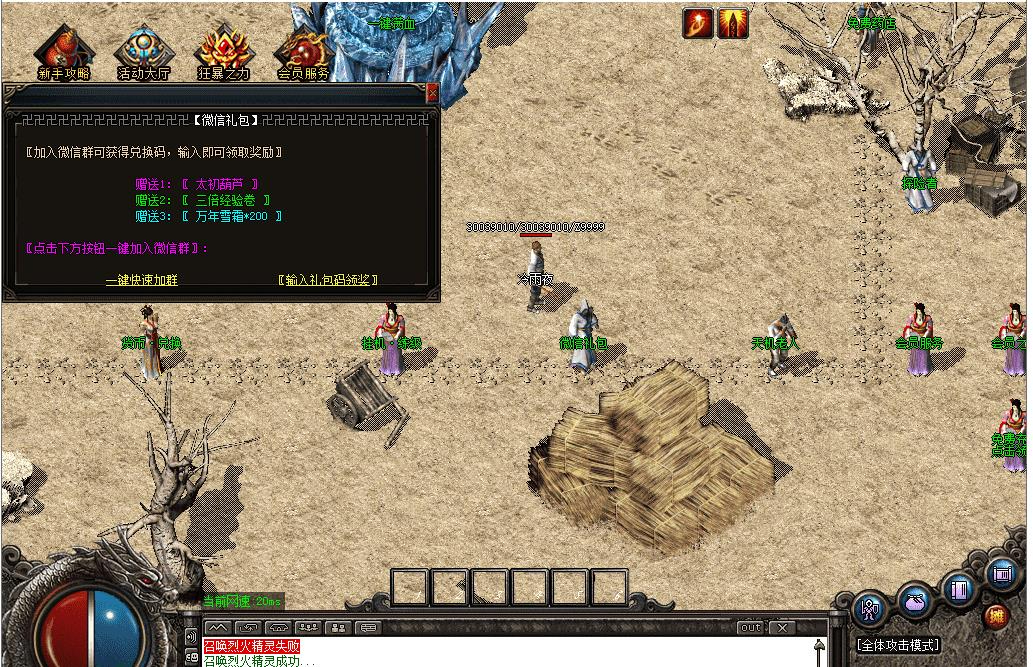
Task: Open the 新手攻略 beginner guide icon
Action: point(63,53)
